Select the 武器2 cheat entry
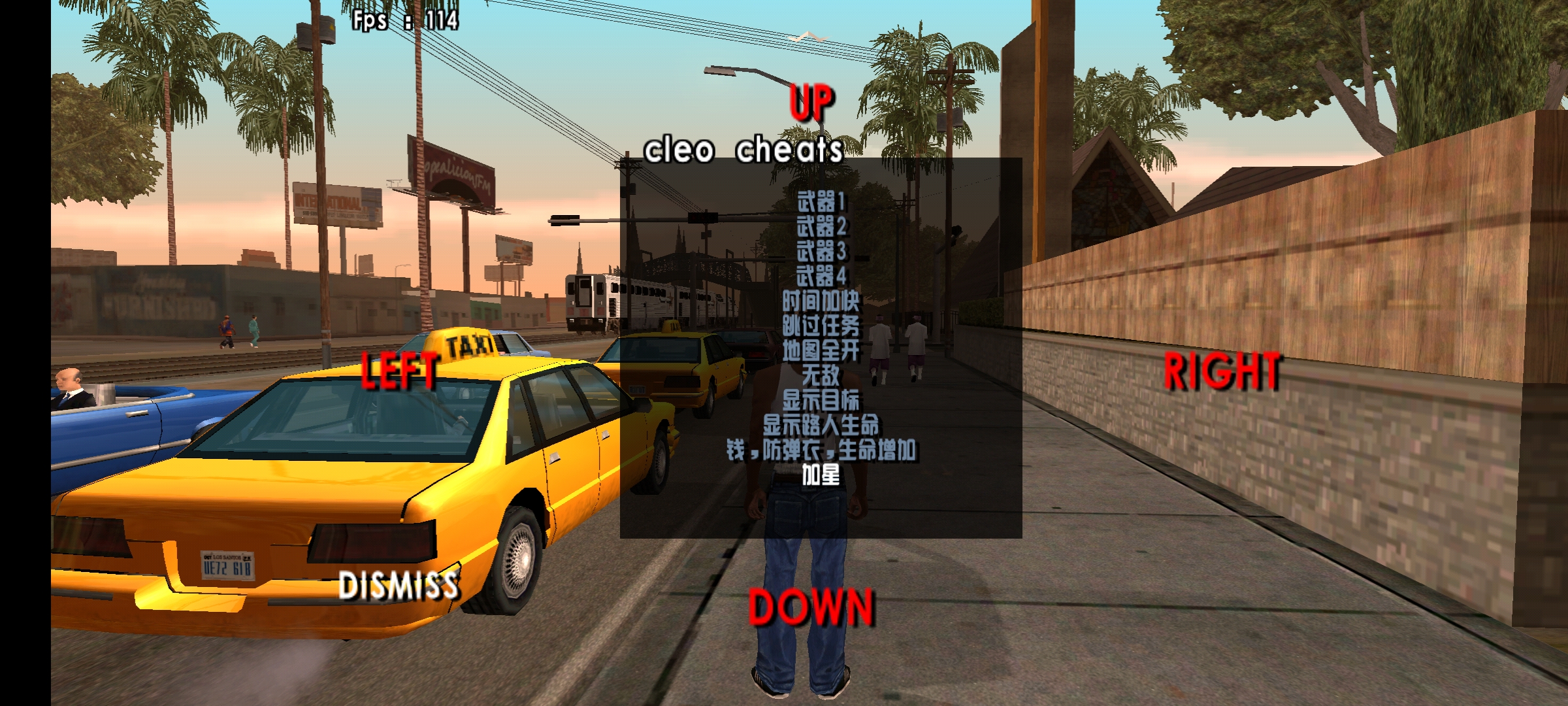 [821, 226]
